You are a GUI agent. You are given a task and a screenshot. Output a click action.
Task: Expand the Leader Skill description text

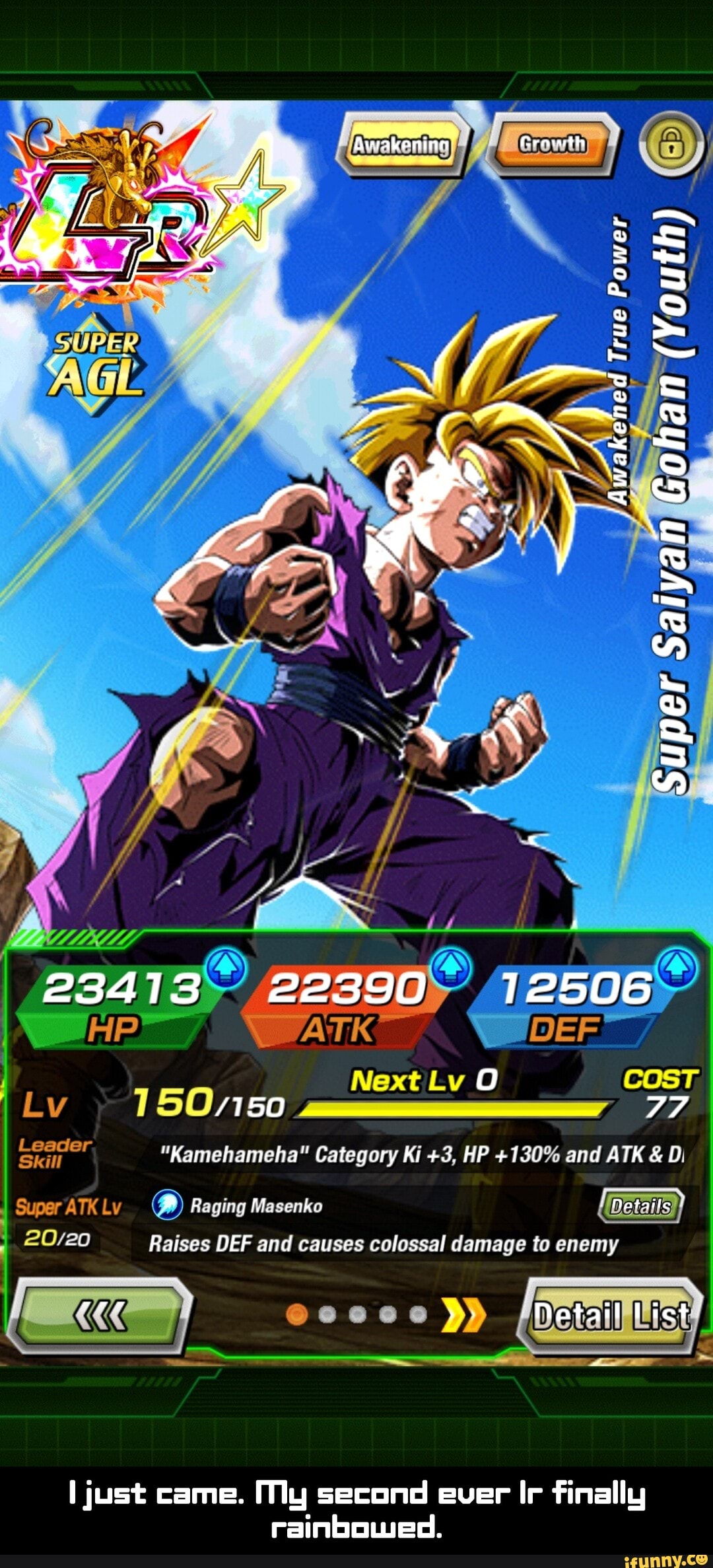[x=423, y=1154]
